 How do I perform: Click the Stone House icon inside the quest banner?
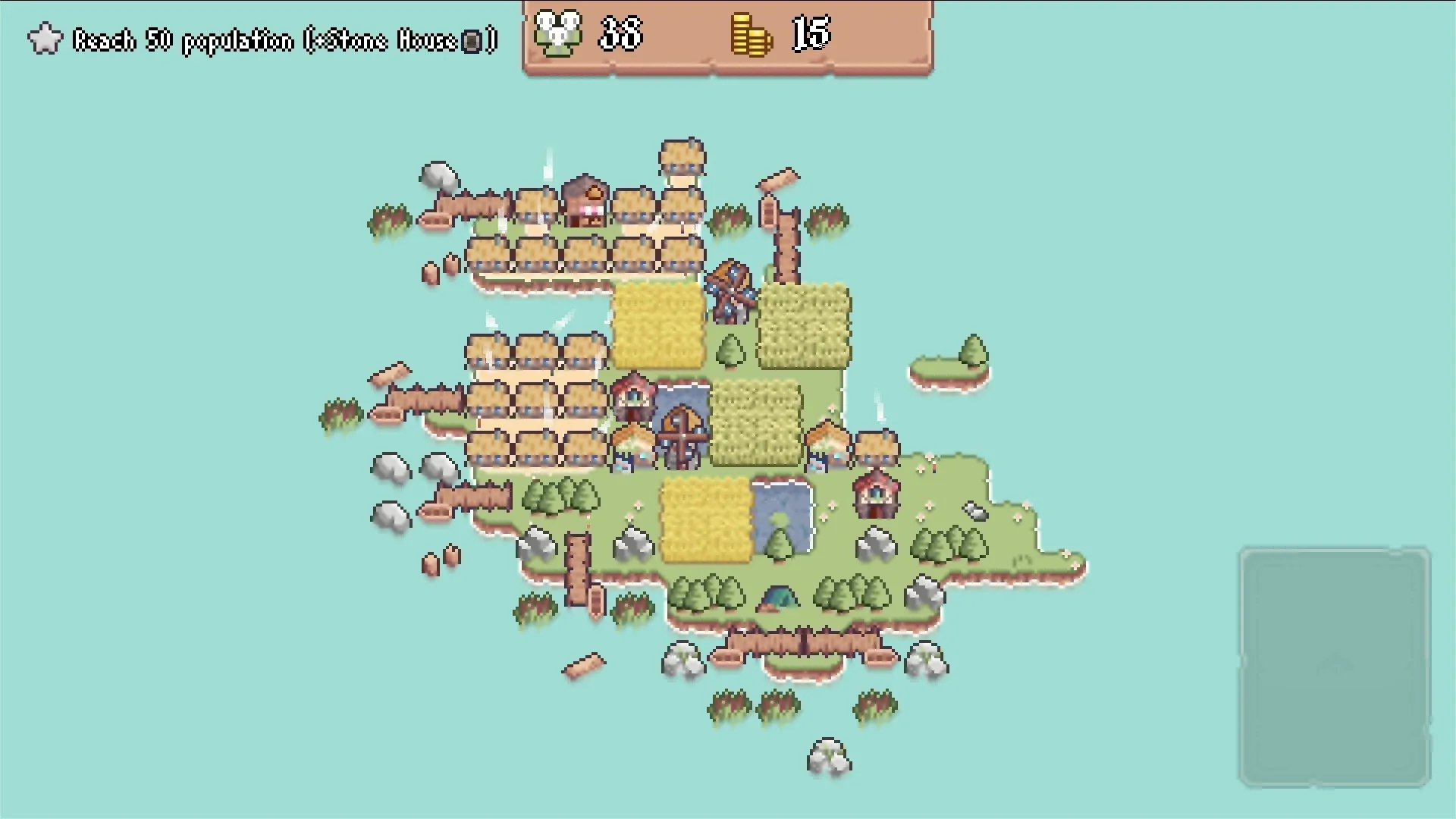pyautogui.click(x=472, y=40)
